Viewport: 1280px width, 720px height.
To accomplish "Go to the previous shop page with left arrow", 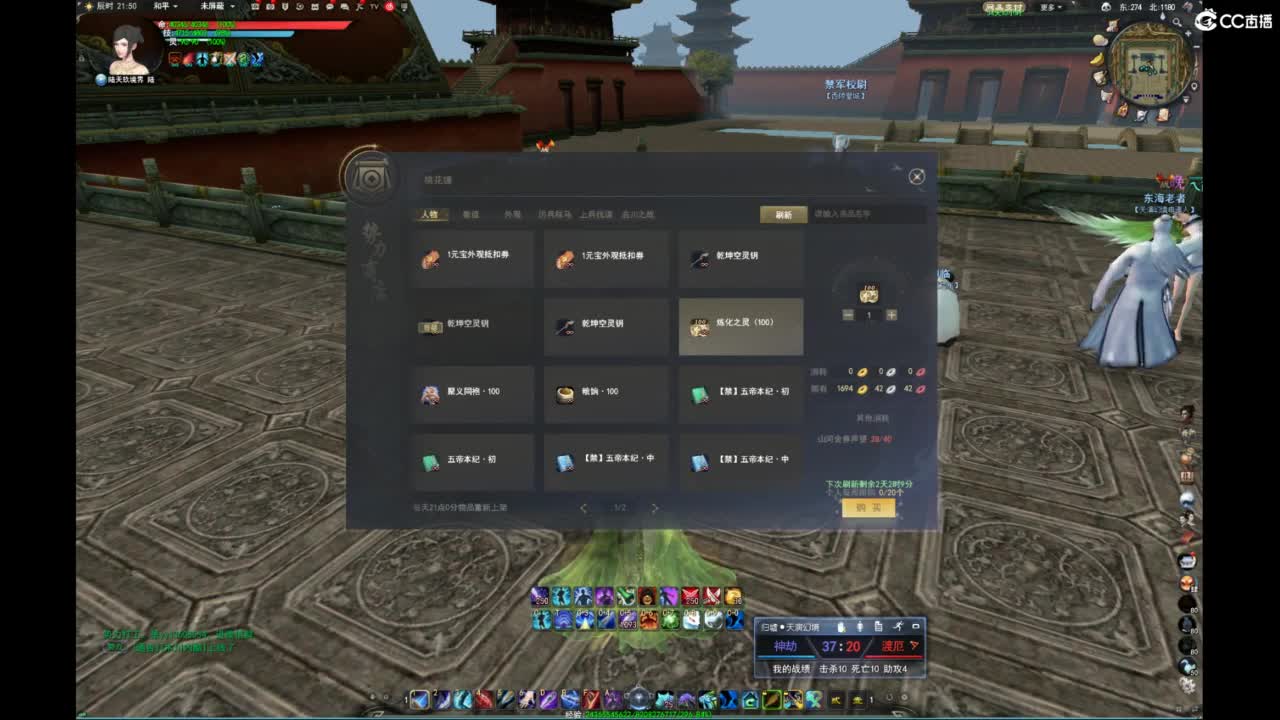I will click(583, 506).
